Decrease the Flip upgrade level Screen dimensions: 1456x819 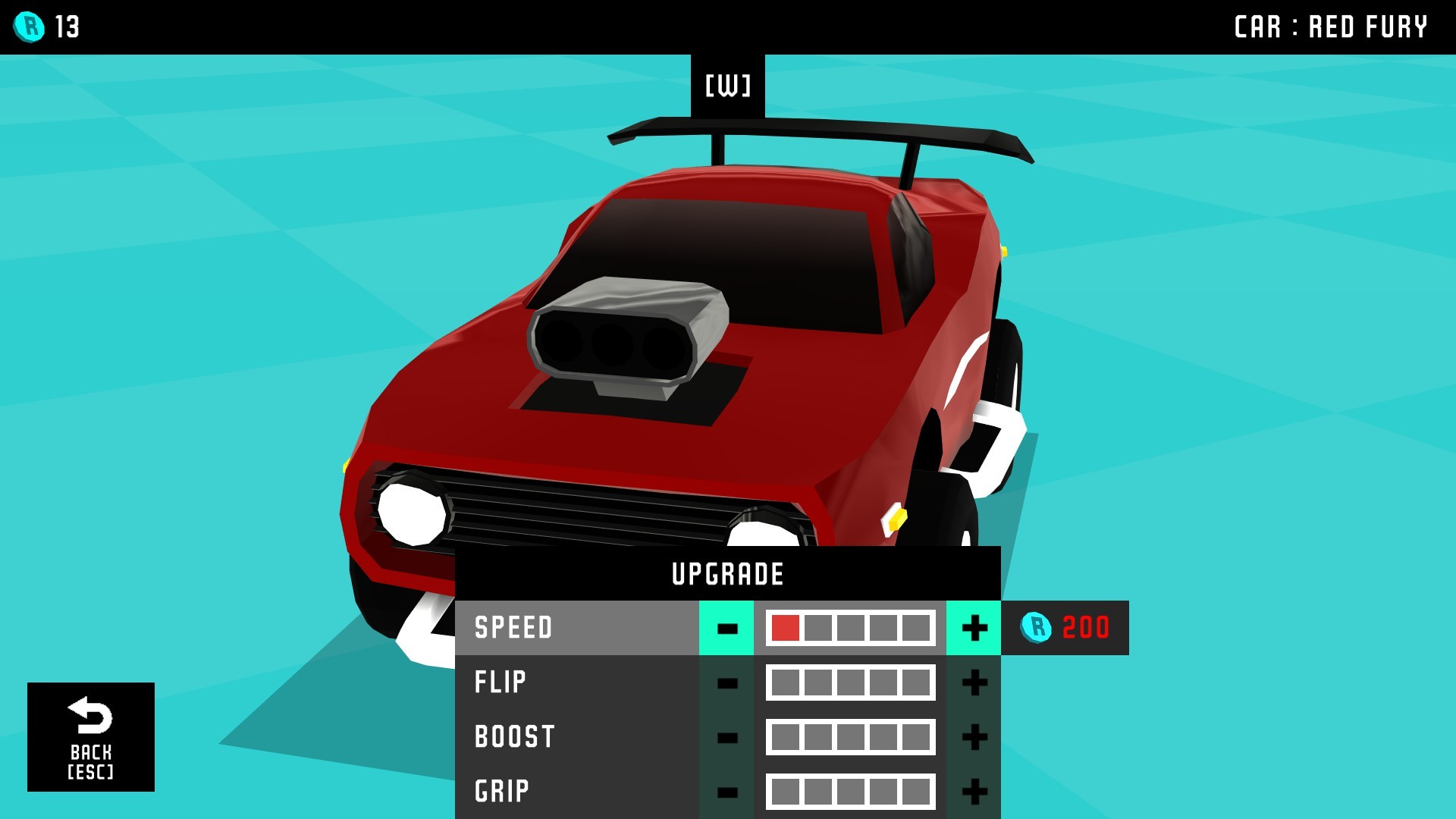[726, 682]
